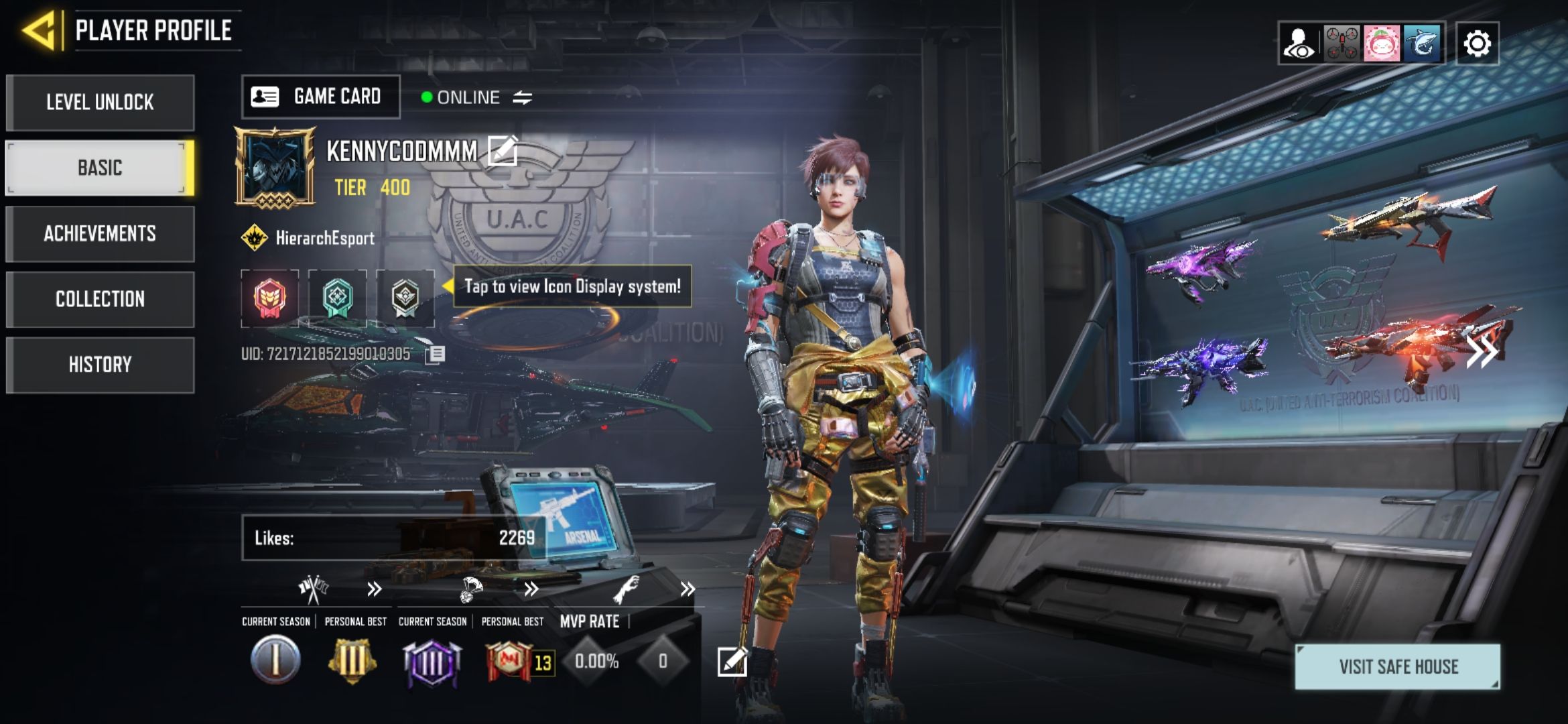Image resolution: width=1568 pixels, height=724 pixels.
Task: Open the Game Card
Action: pyautogui.click(x=320, y=97)
